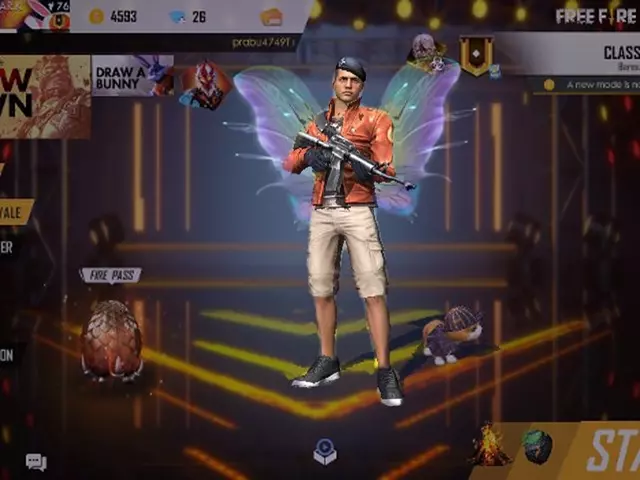
Task: Open the Classic mode selector
Action: tap(590, 54)
